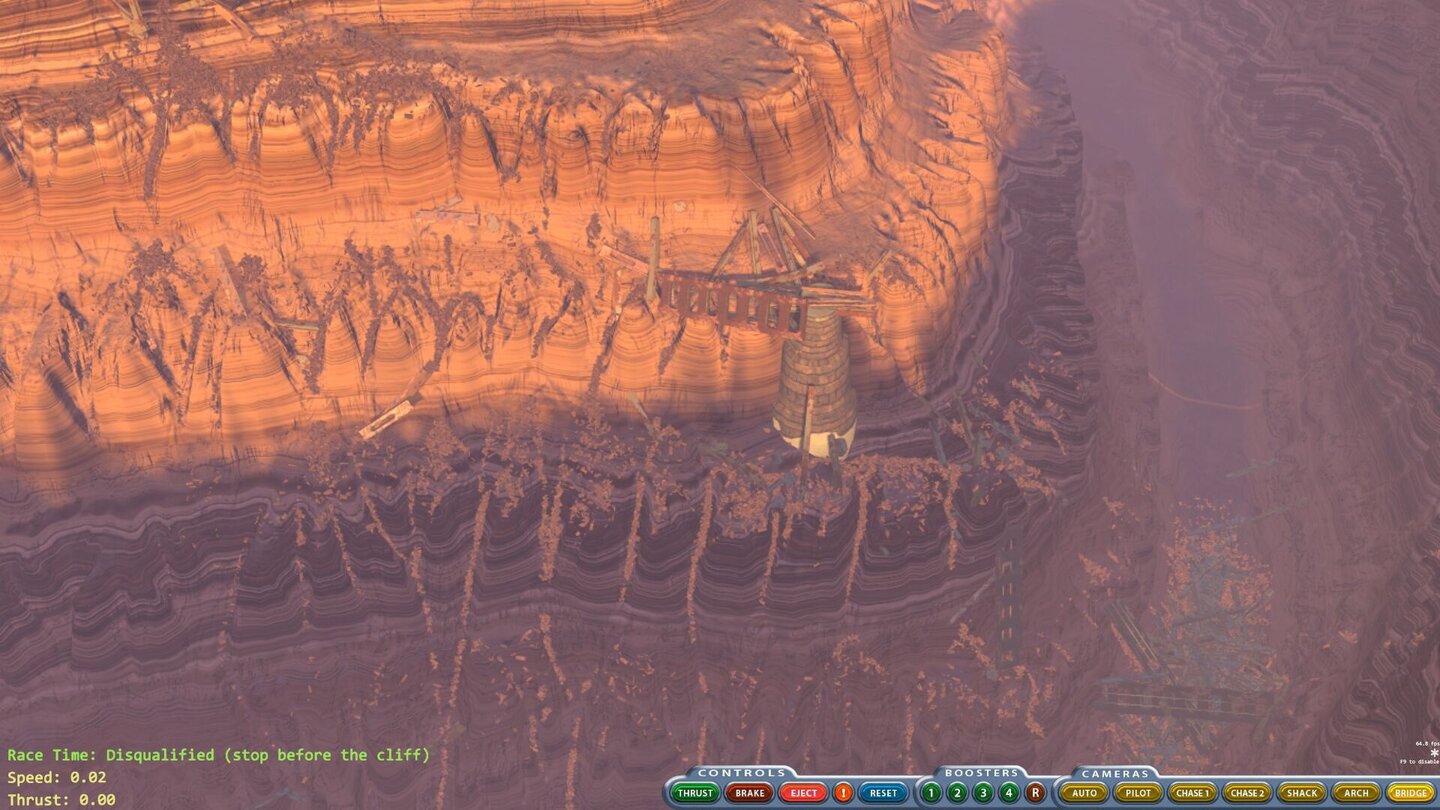This screenshot has height=810, width=1440.
Task: Apply THRUST to the vehicle
Action: click(695, 792)
